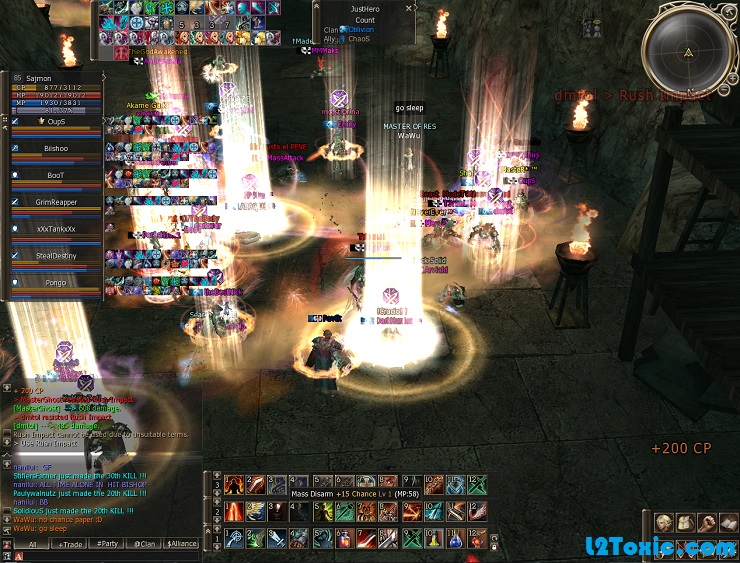
Task: Select party member Pongo
Action: click(x=56, y=283)
